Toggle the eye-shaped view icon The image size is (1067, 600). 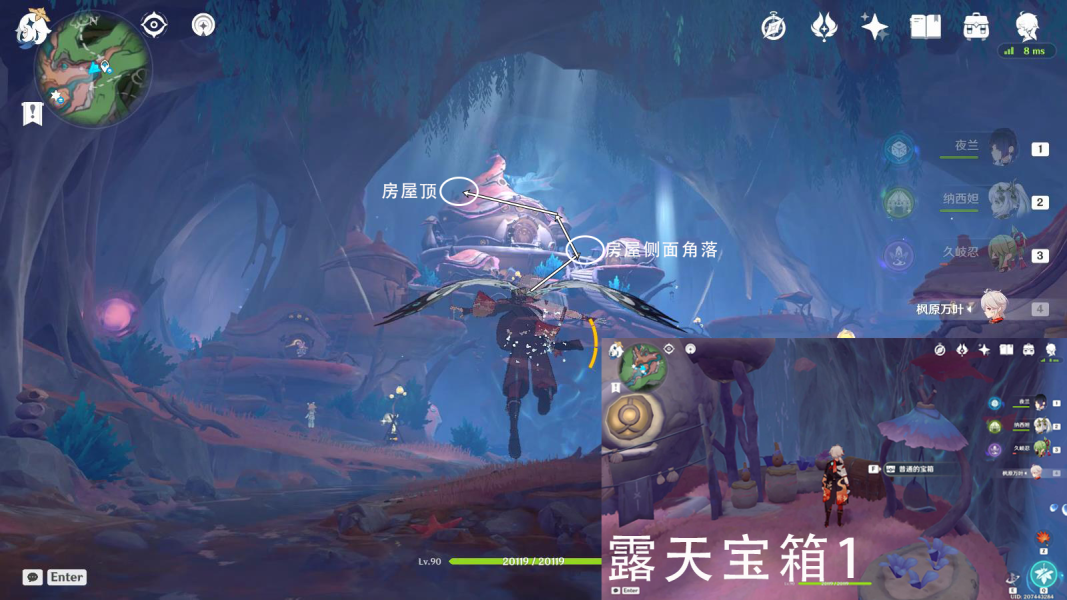154,25
